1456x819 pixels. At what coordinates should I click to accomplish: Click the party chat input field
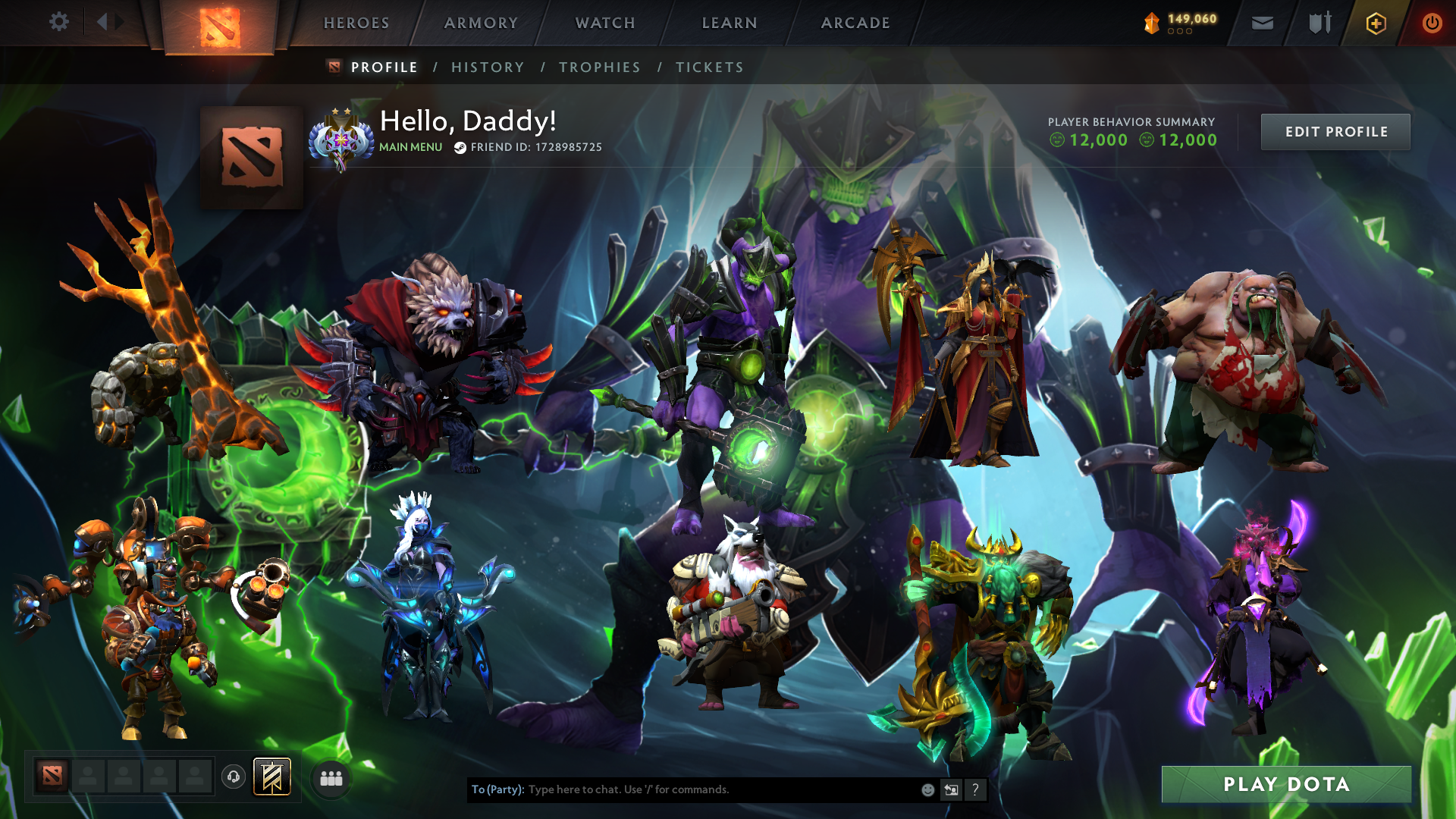682,789
